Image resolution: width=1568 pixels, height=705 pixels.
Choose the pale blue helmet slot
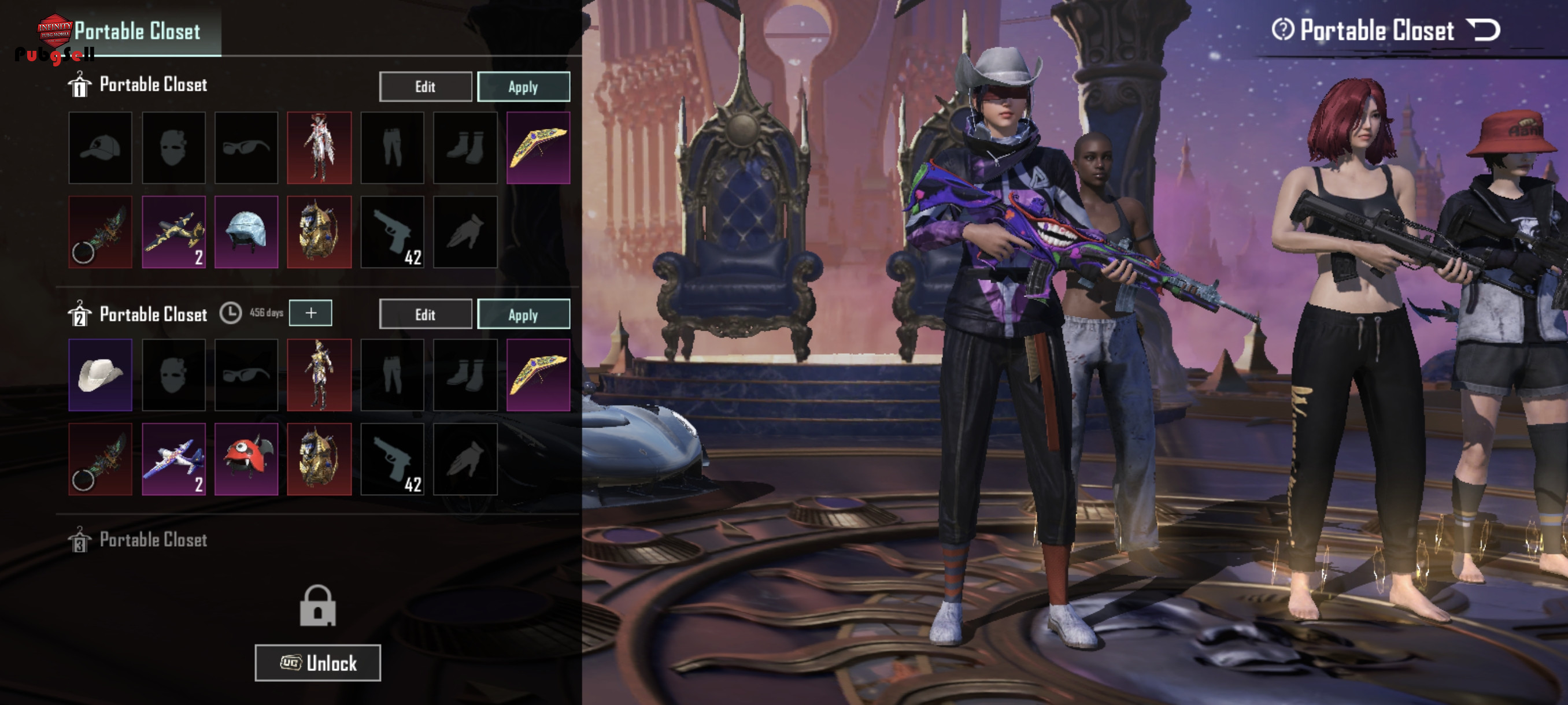coord(246,232)
